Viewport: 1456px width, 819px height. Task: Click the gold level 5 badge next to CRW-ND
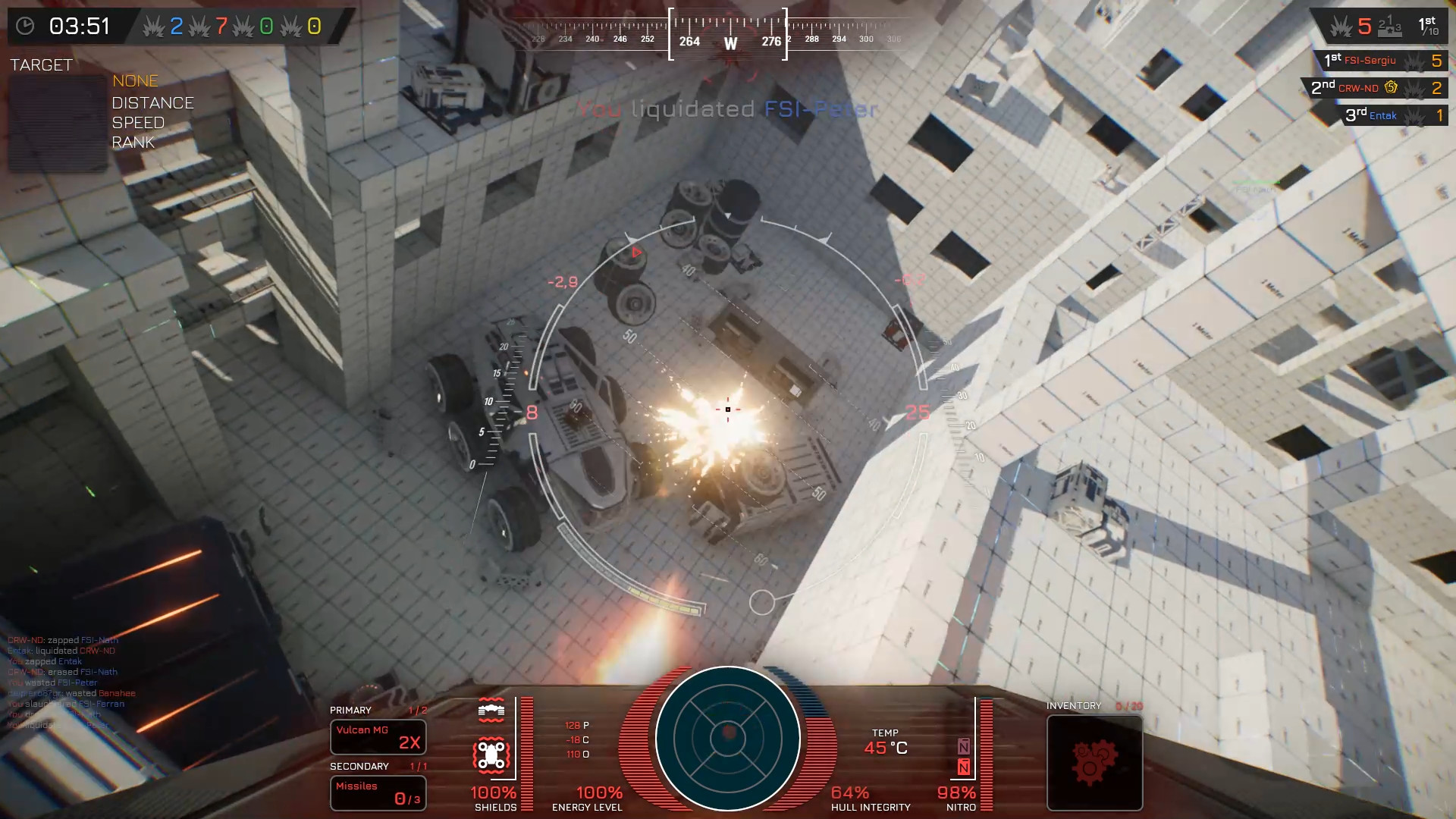[x=1393, y=87]
